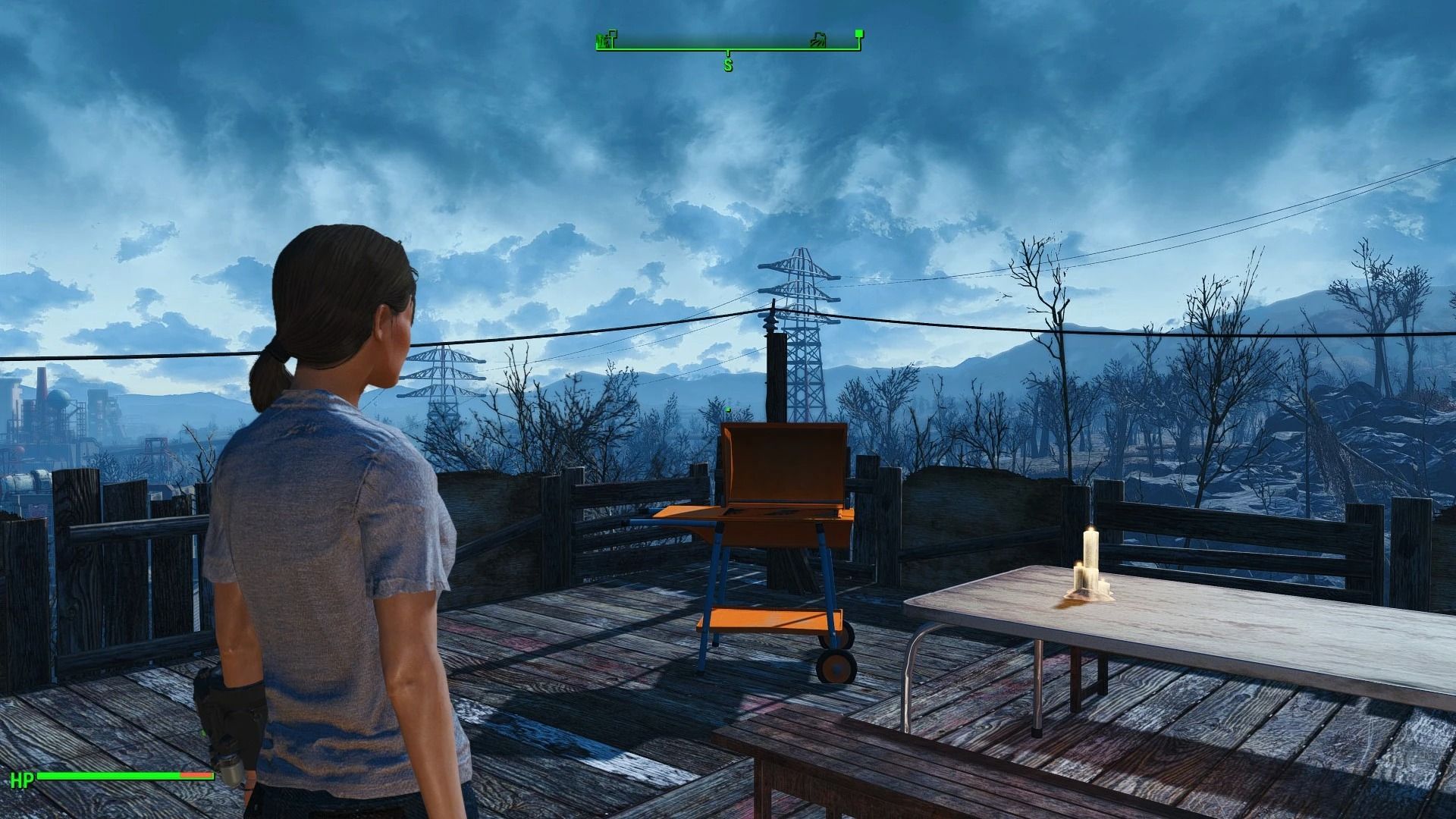Click the small enemy marker beside the settlement icon

point(613,34)
